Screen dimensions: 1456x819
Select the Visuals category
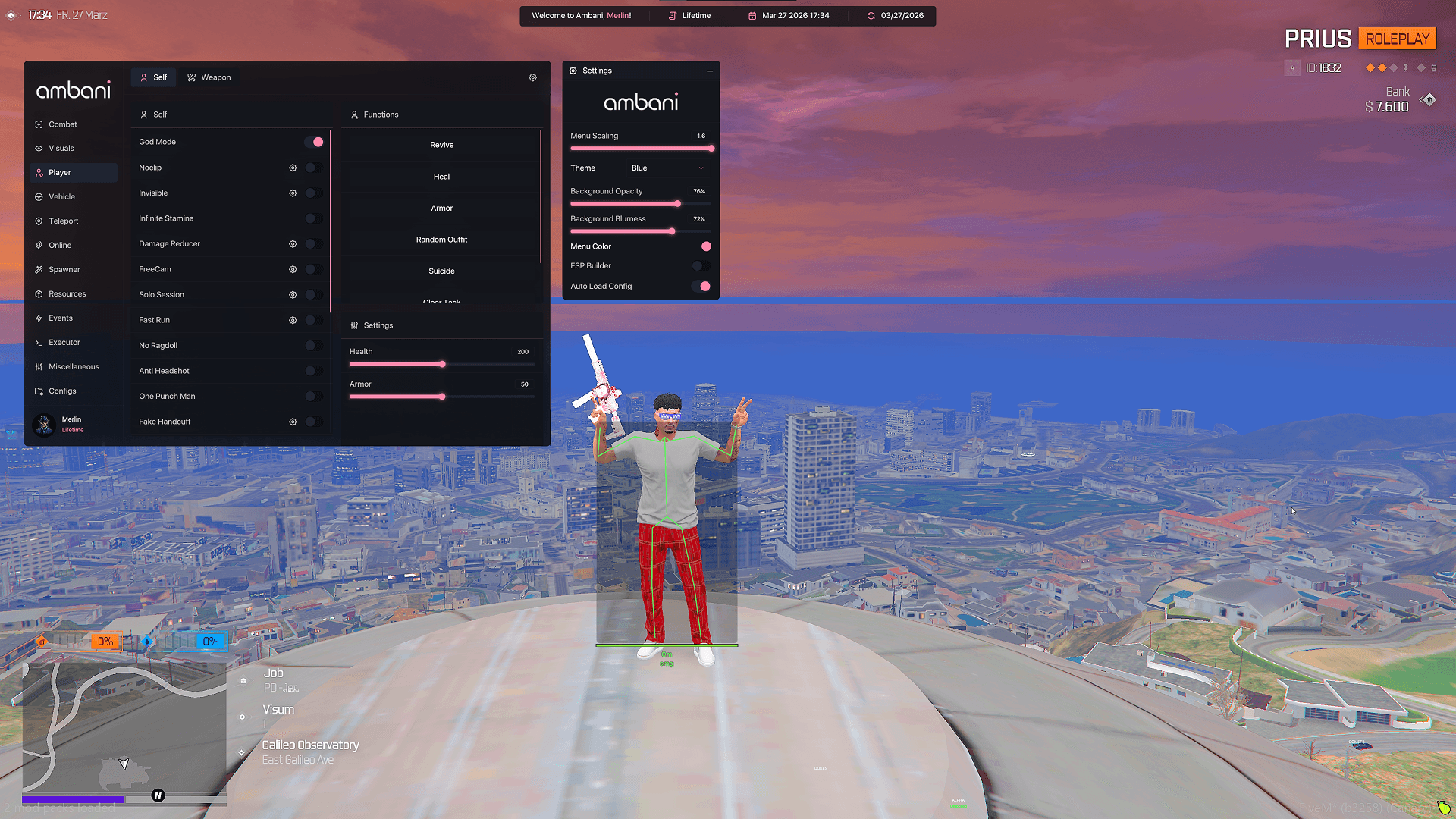[60, 148]
